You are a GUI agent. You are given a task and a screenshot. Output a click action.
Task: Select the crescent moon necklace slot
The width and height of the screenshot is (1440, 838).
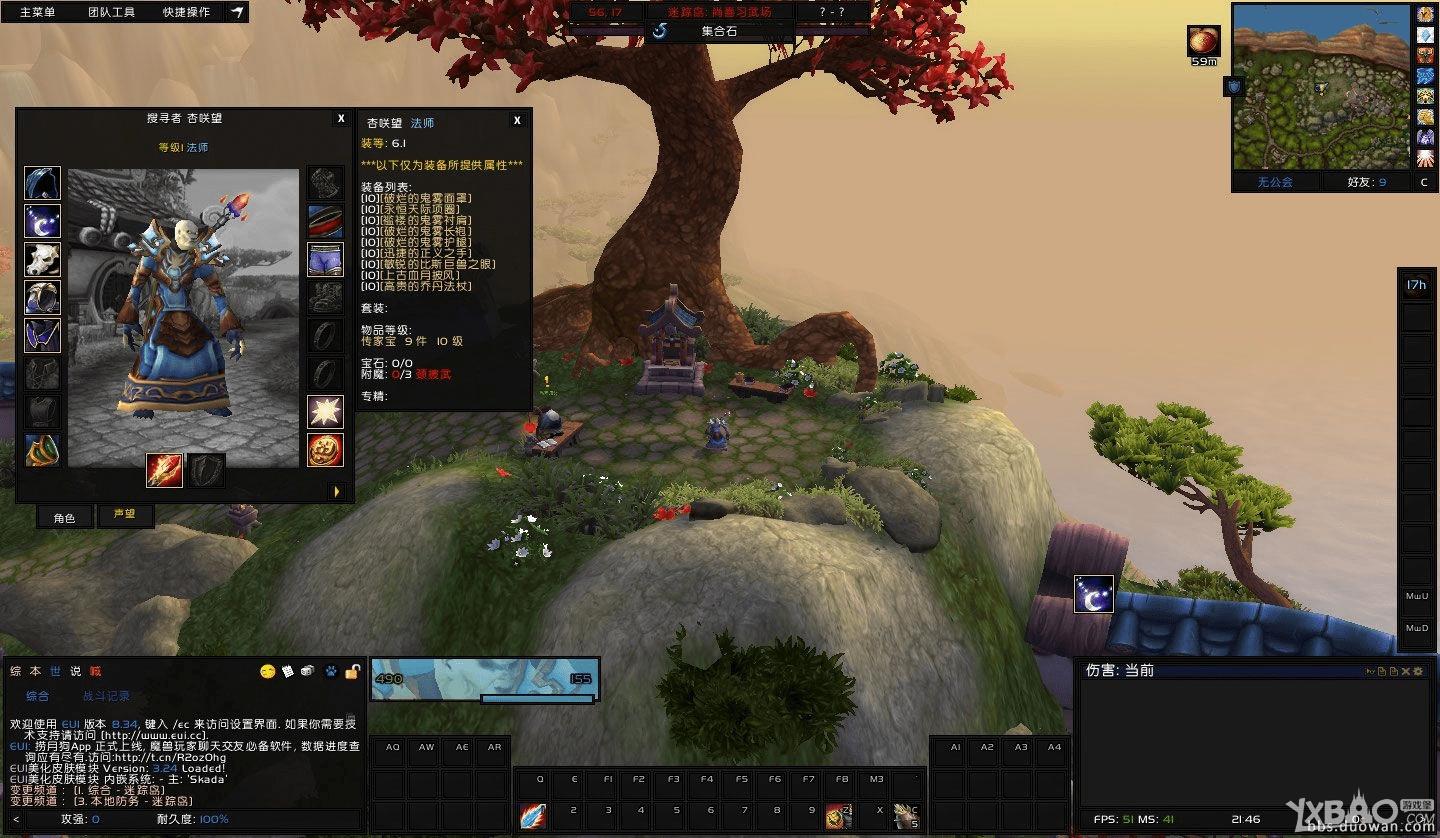tap(42, 221)
